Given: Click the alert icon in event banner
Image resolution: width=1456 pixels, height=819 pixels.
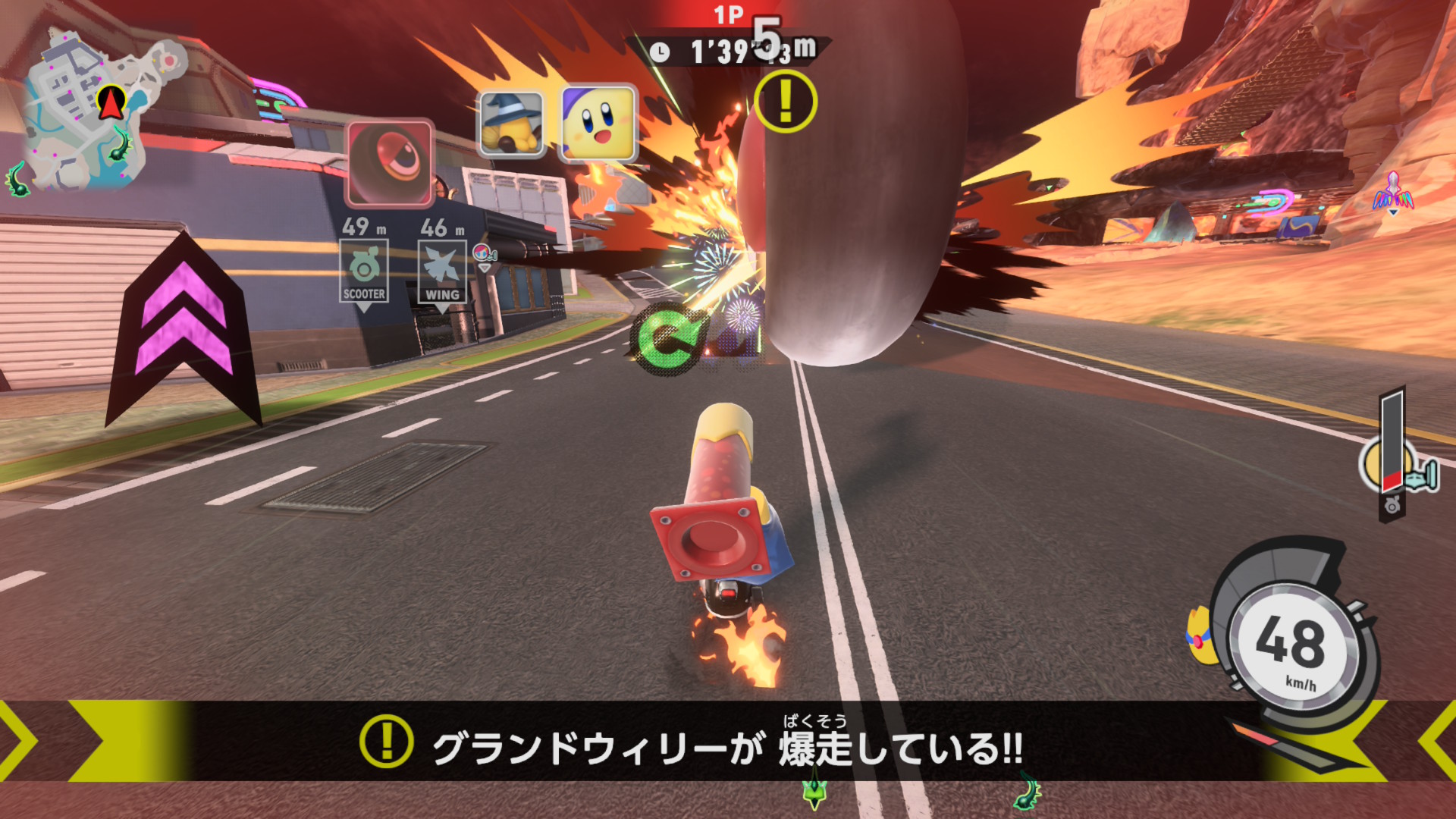Looking at the screenshot, I should point(387,741).
